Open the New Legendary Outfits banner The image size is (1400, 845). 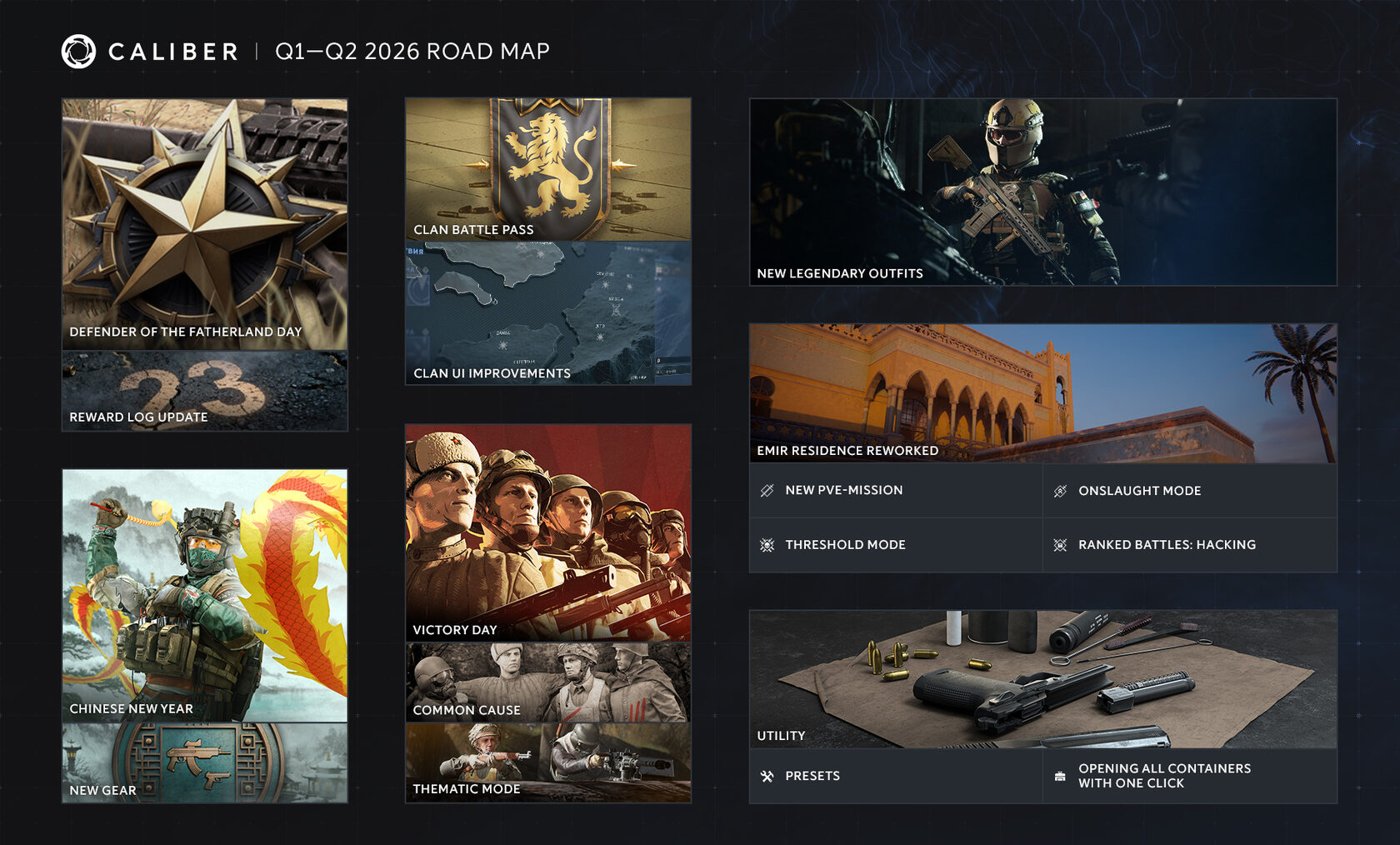click(x=1042, y=192)
